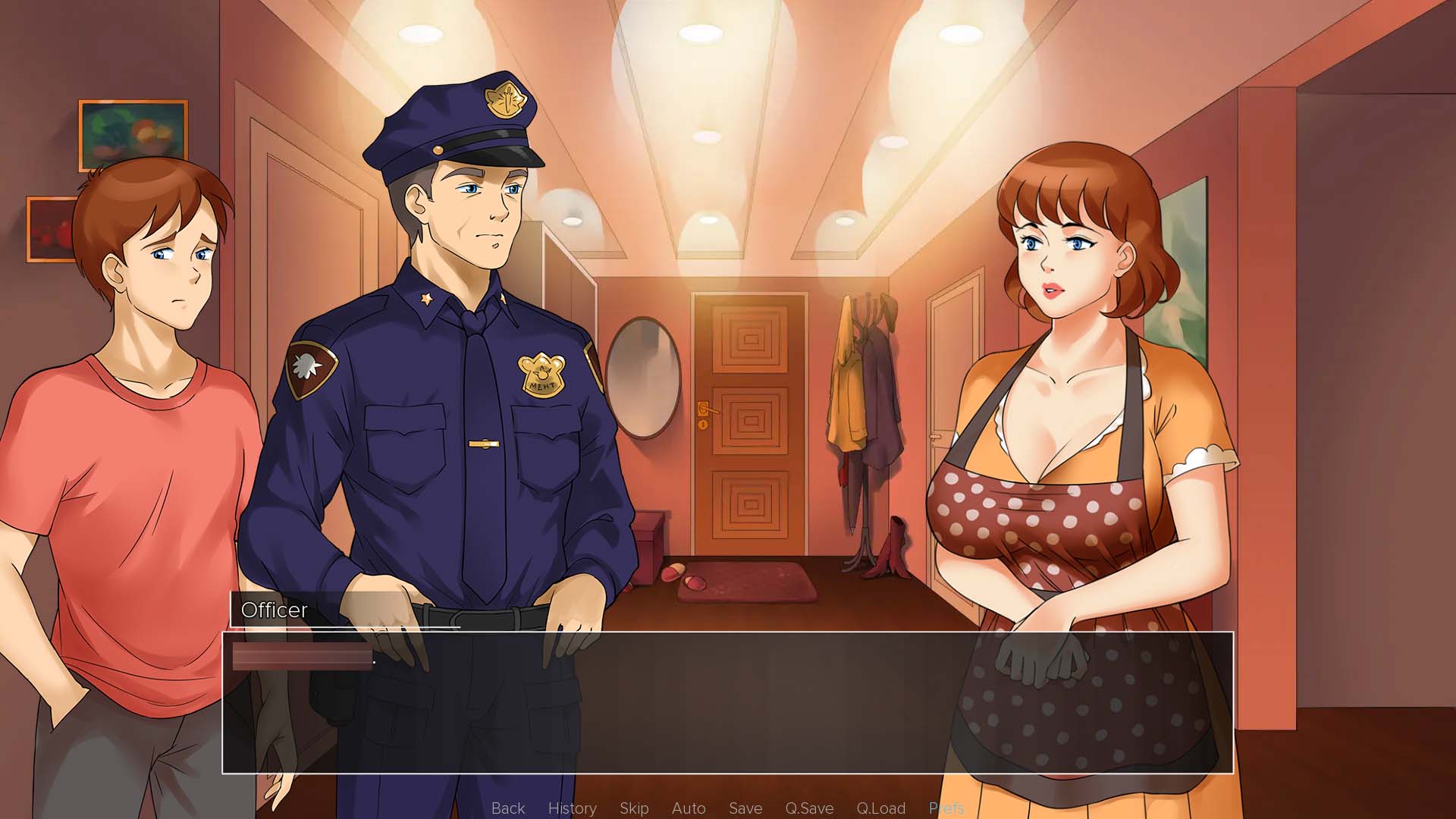Quick save using Q.Save
The height and width of the screenshot is (819, 1456).
(x=808, y=808)
